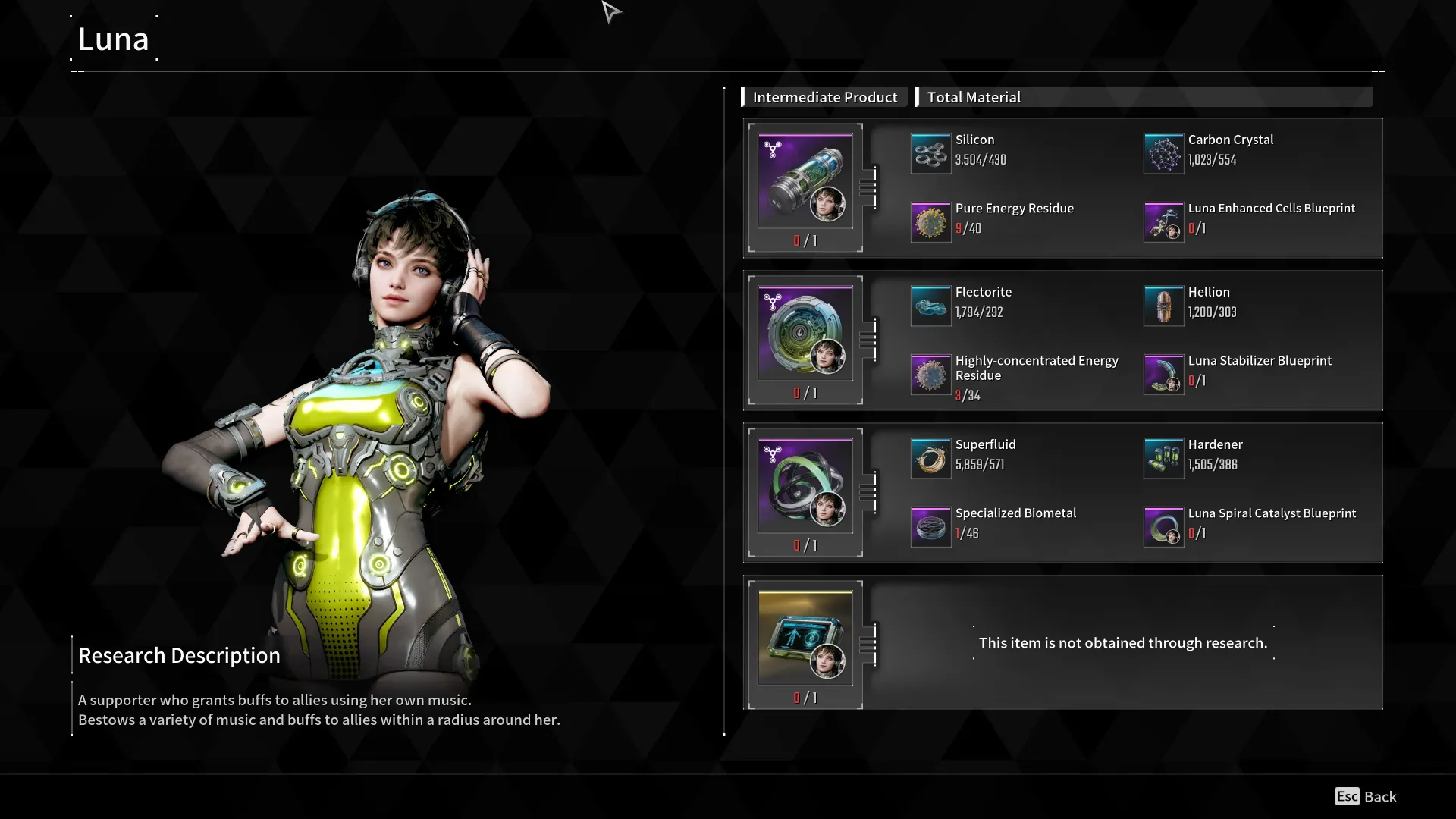Select the Luna Enhanced Cells intermediate product
This screenshot has height=819, width=1456.
pyautogui.click(x=805, y=181)
